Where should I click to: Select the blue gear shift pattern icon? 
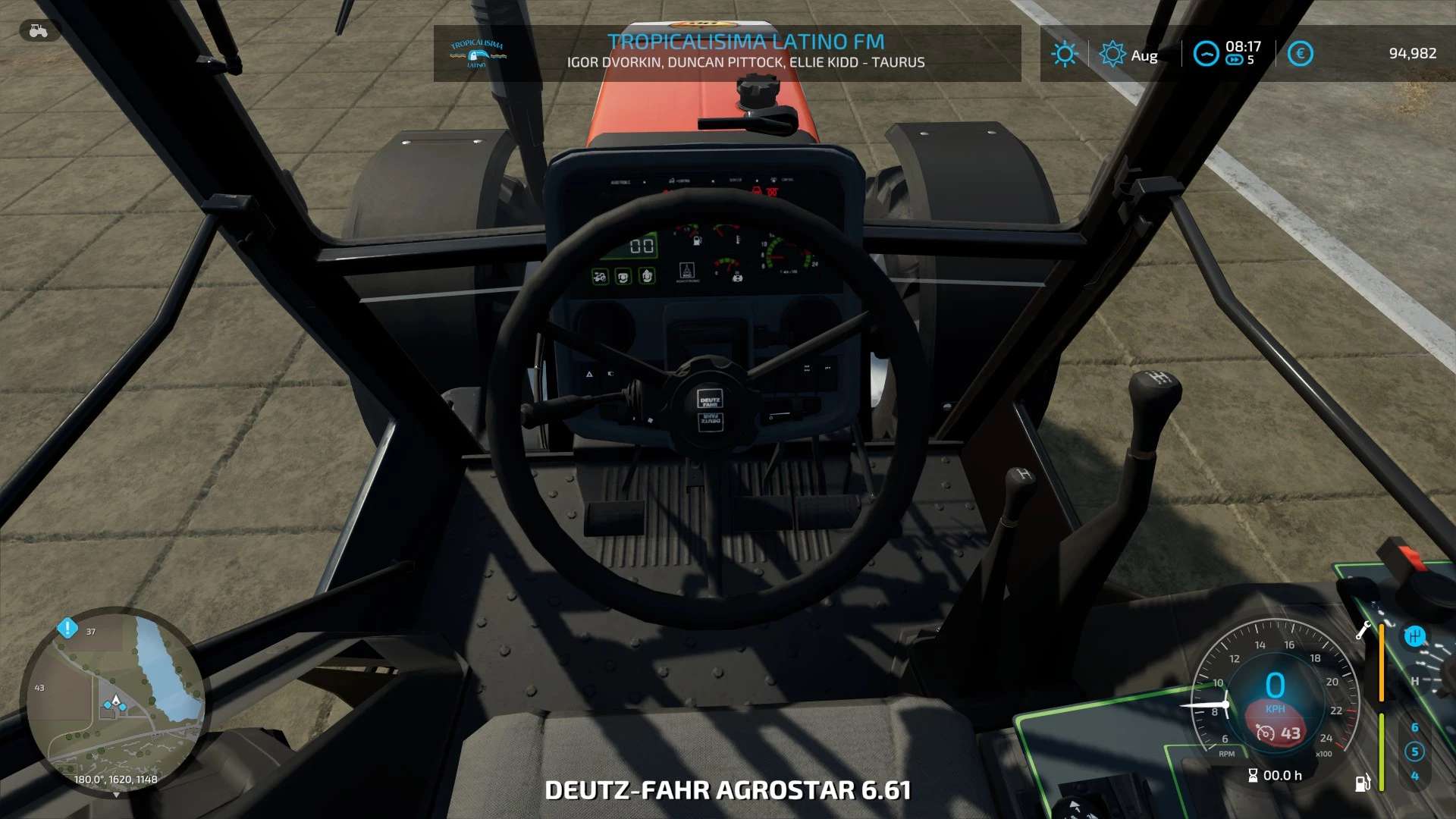point(1415,636)
